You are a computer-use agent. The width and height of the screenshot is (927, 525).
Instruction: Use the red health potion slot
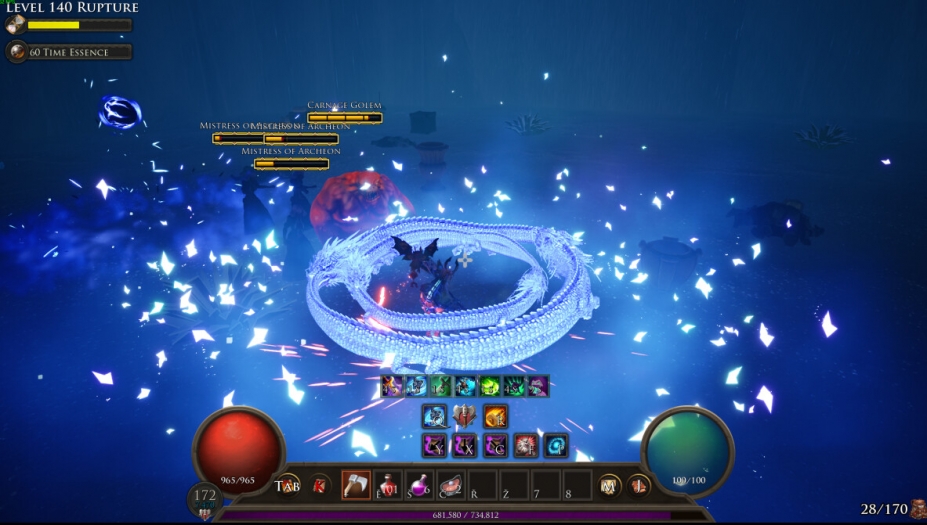[x=388, y=485]
